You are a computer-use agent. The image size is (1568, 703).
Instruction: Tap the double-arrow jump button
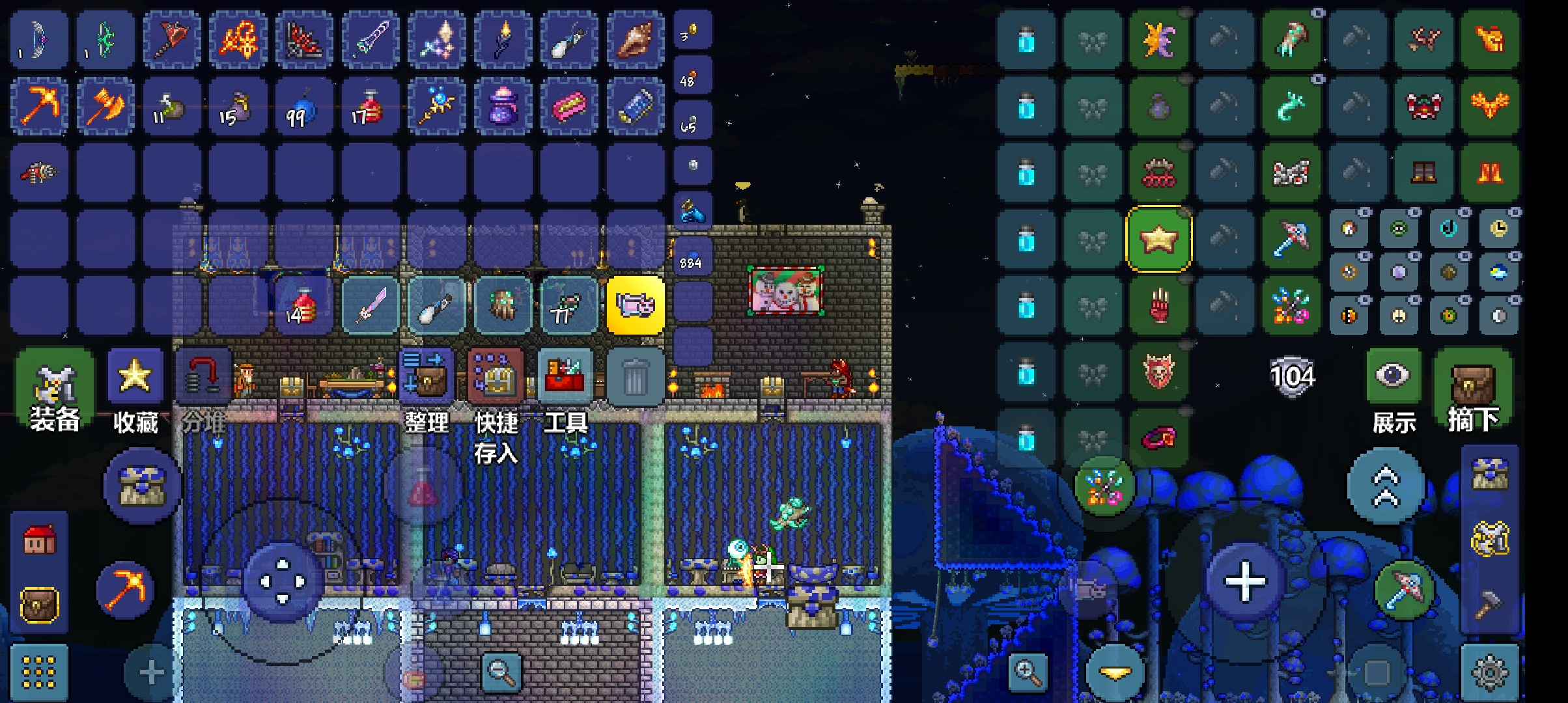1385,486
